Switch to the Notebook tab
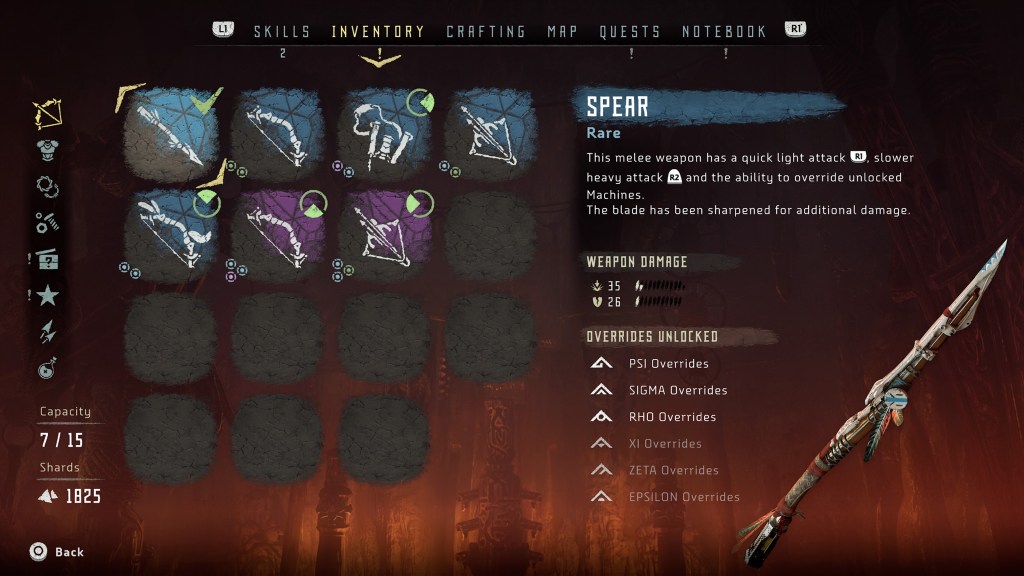Image resolution: width=1024 pixels, height=576 pixels. point(724,32)
